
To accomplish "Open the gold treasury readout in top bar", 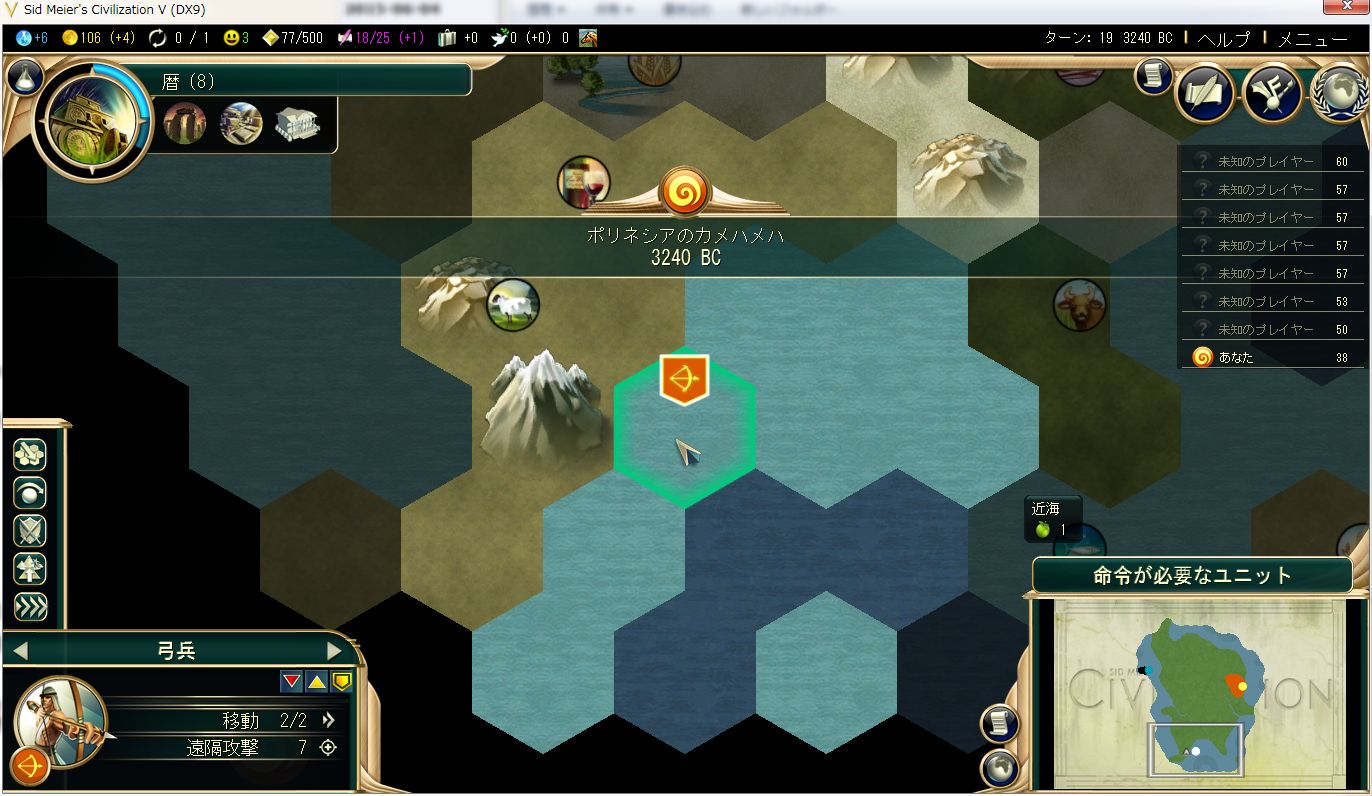I will click(98, 38).
